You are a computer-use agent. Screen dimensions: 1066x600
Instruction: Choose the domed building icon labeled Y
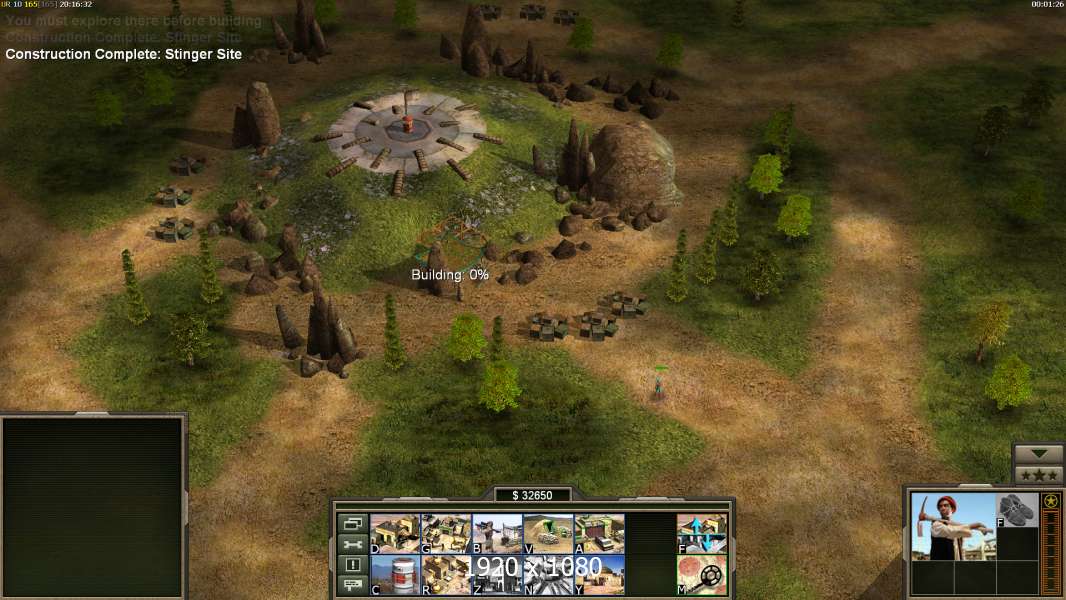pyautogui.click(x=599, y=575)
